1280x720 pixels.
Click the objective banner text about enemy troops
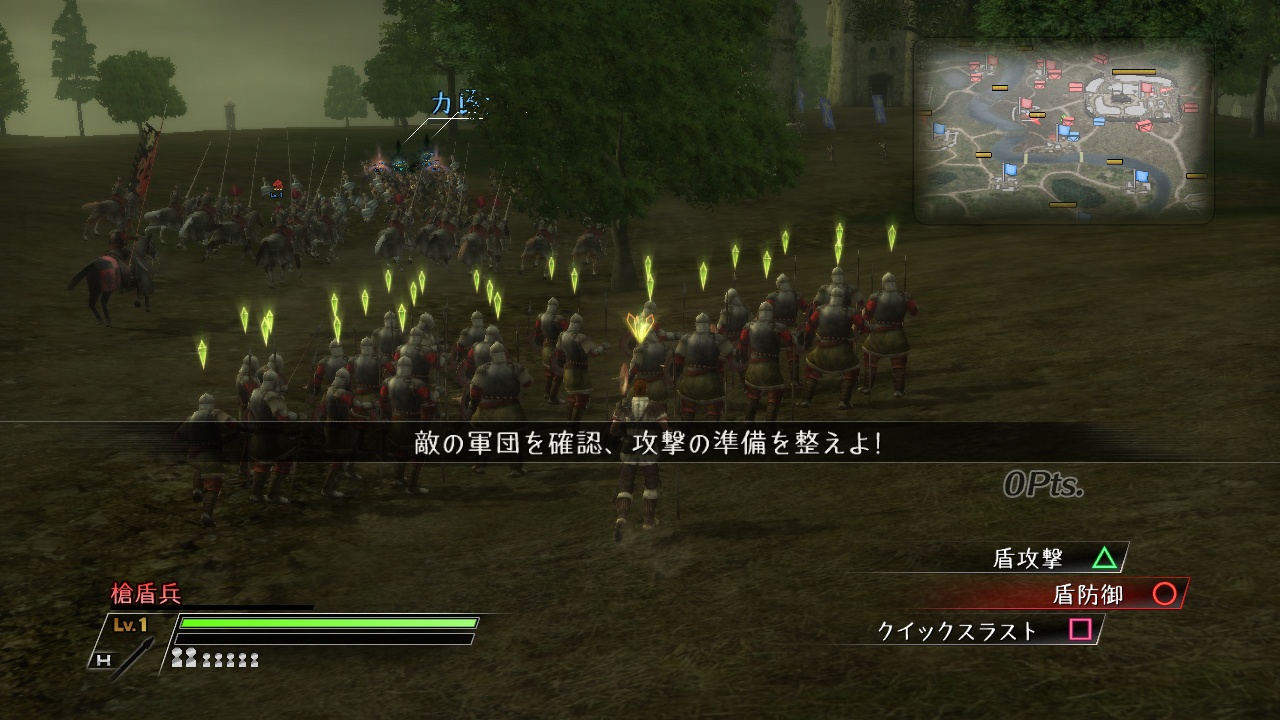click(x=648, y=441)
